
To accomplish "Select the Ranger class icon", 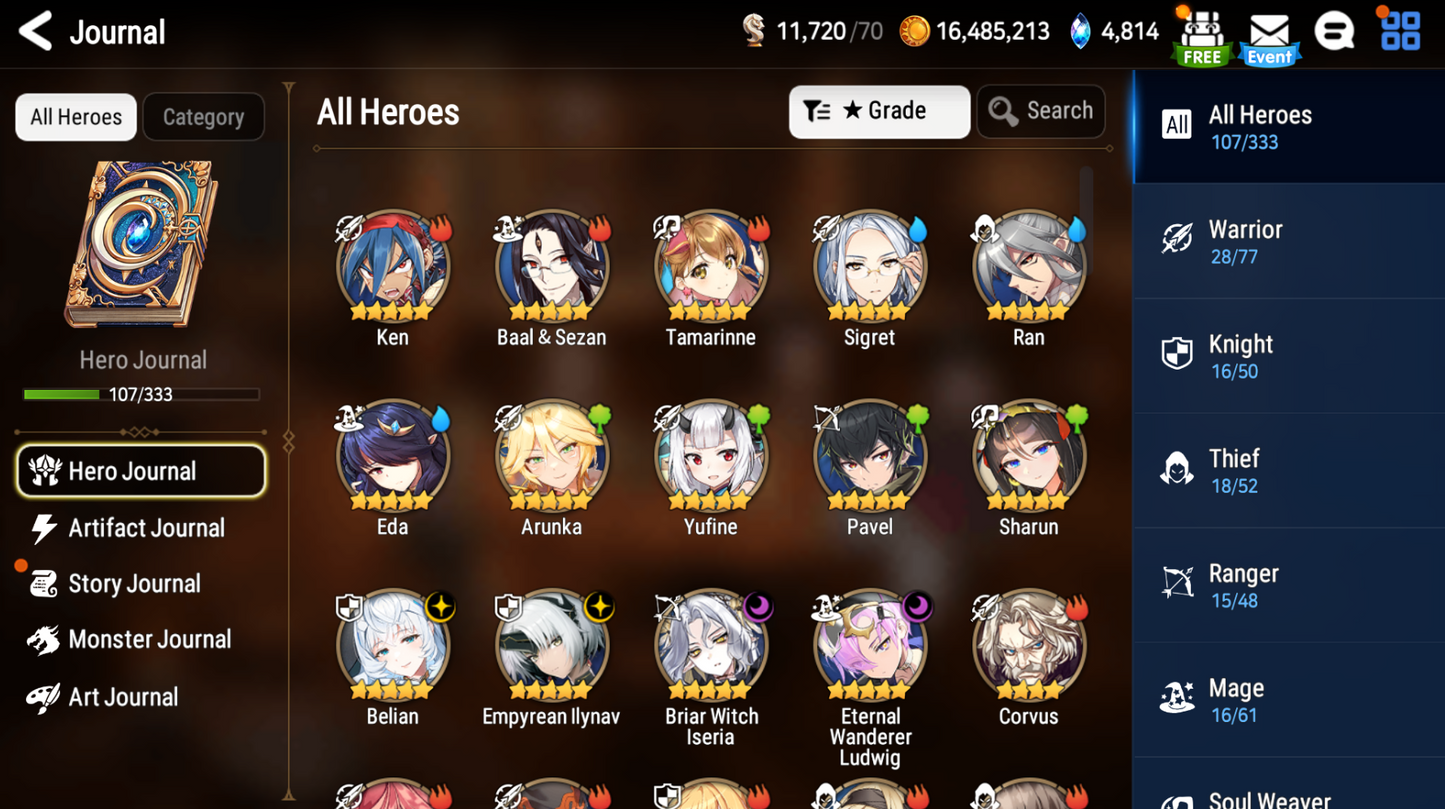I will coord(1178,583).
